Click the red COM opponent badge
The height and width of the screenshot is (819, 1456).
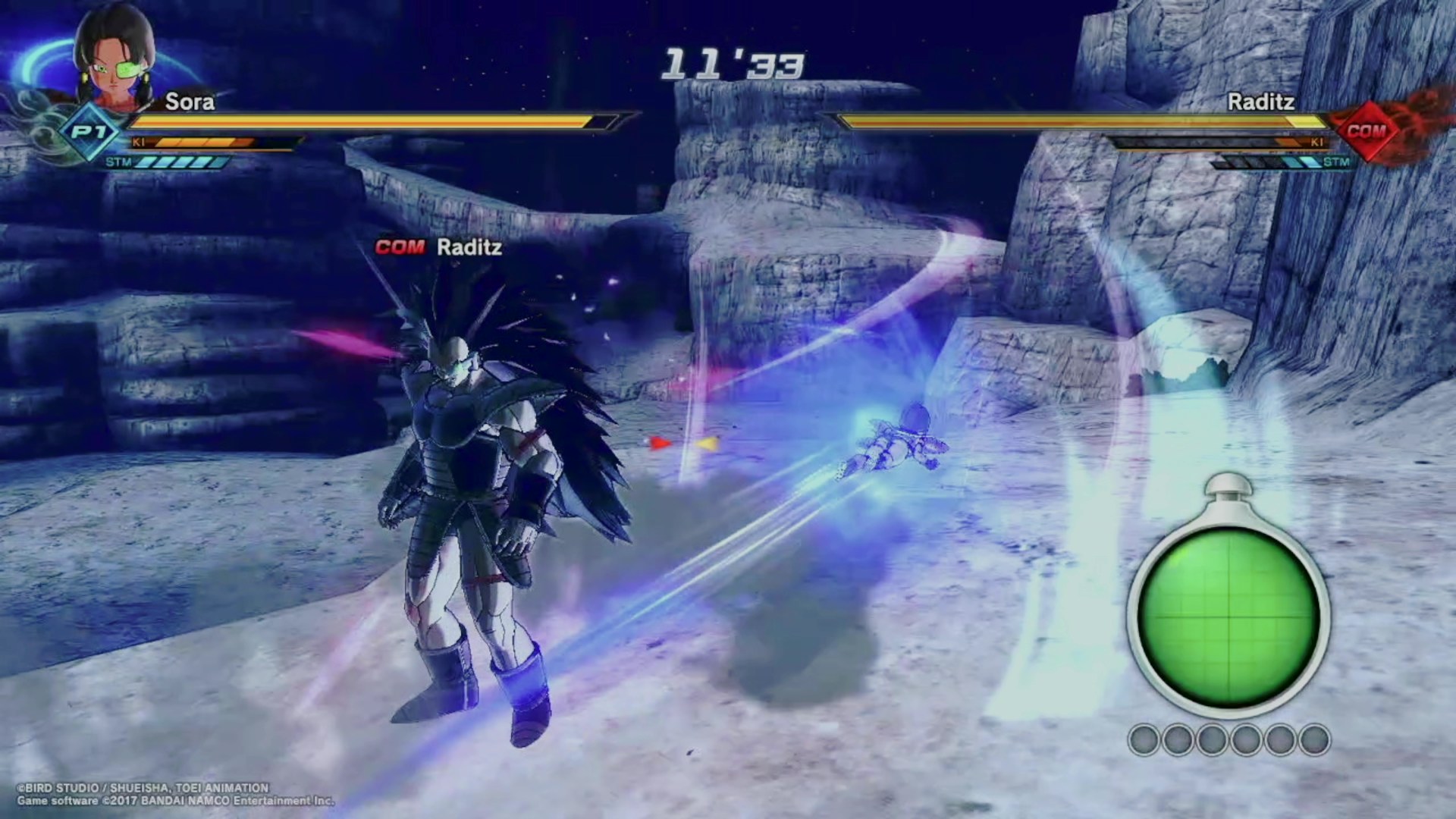tap(1366, 131)
